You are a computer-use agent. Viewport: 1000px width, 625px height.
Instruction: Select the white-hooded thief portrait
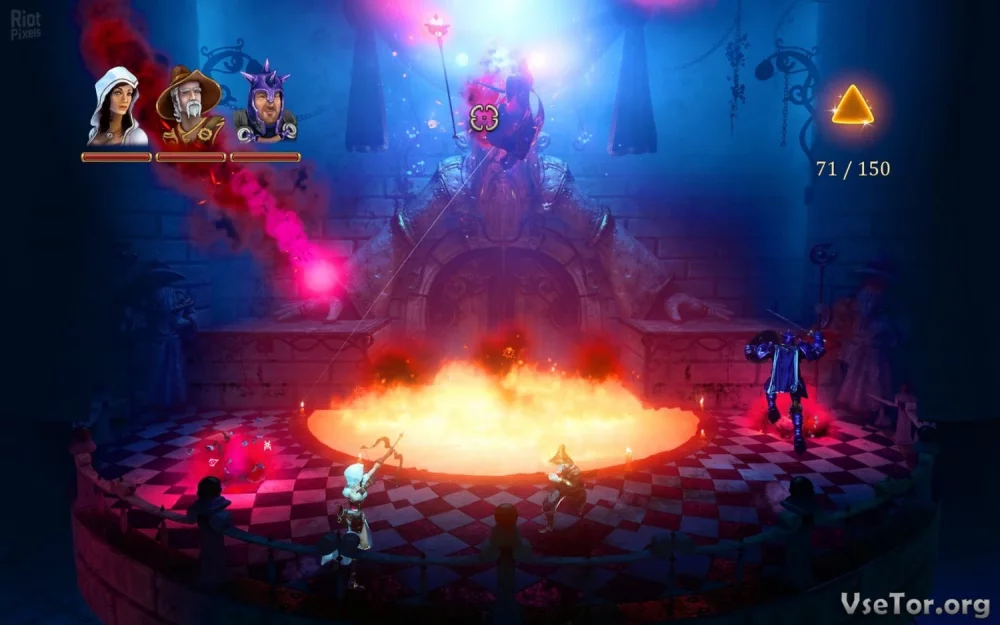(x=116, y=107)
